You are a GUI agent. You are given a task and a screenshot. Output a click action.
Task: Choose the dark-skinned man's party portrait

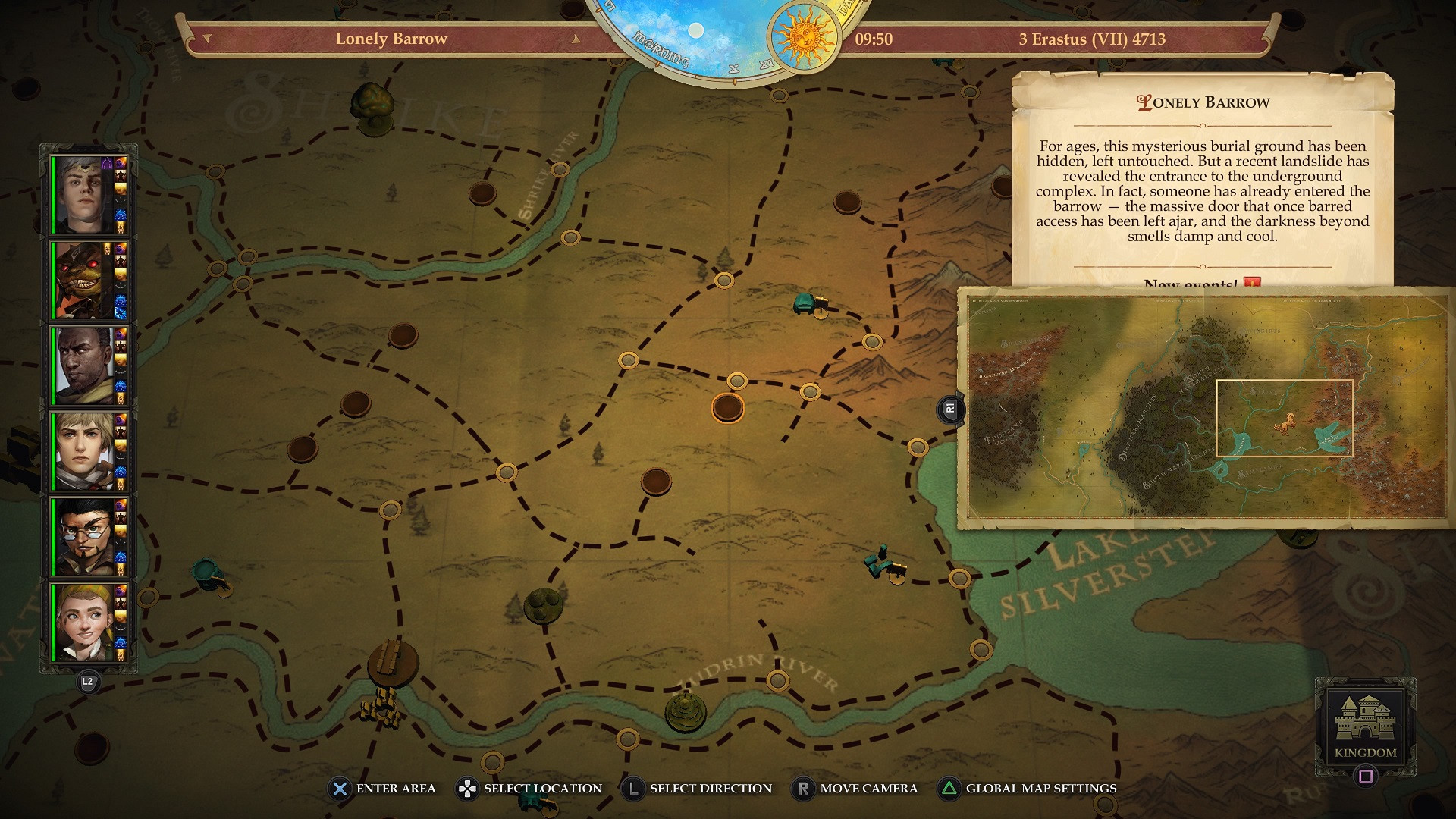83,366
